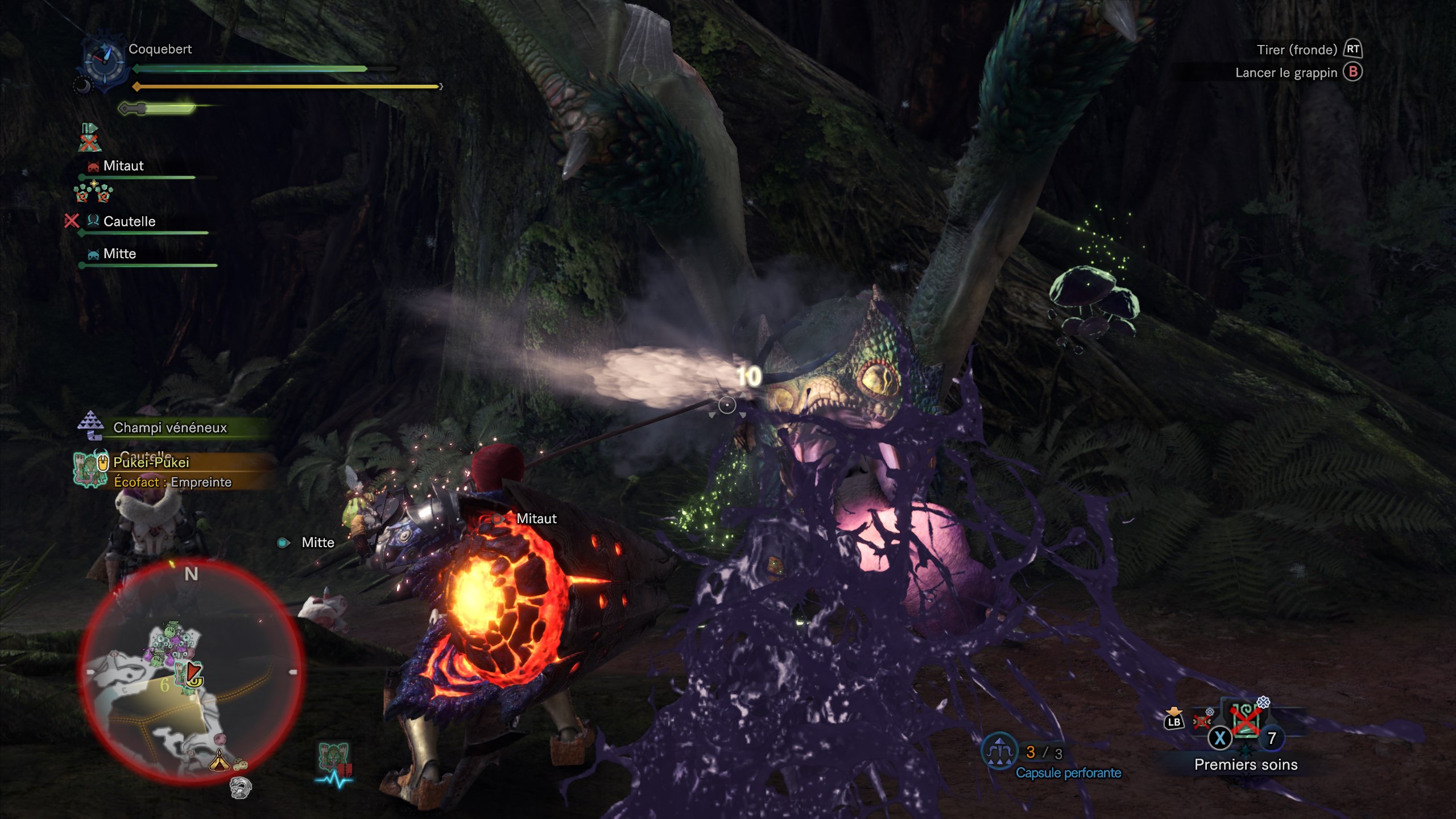Click the paw buff icons under Mitaut

(x=94, y=192)
